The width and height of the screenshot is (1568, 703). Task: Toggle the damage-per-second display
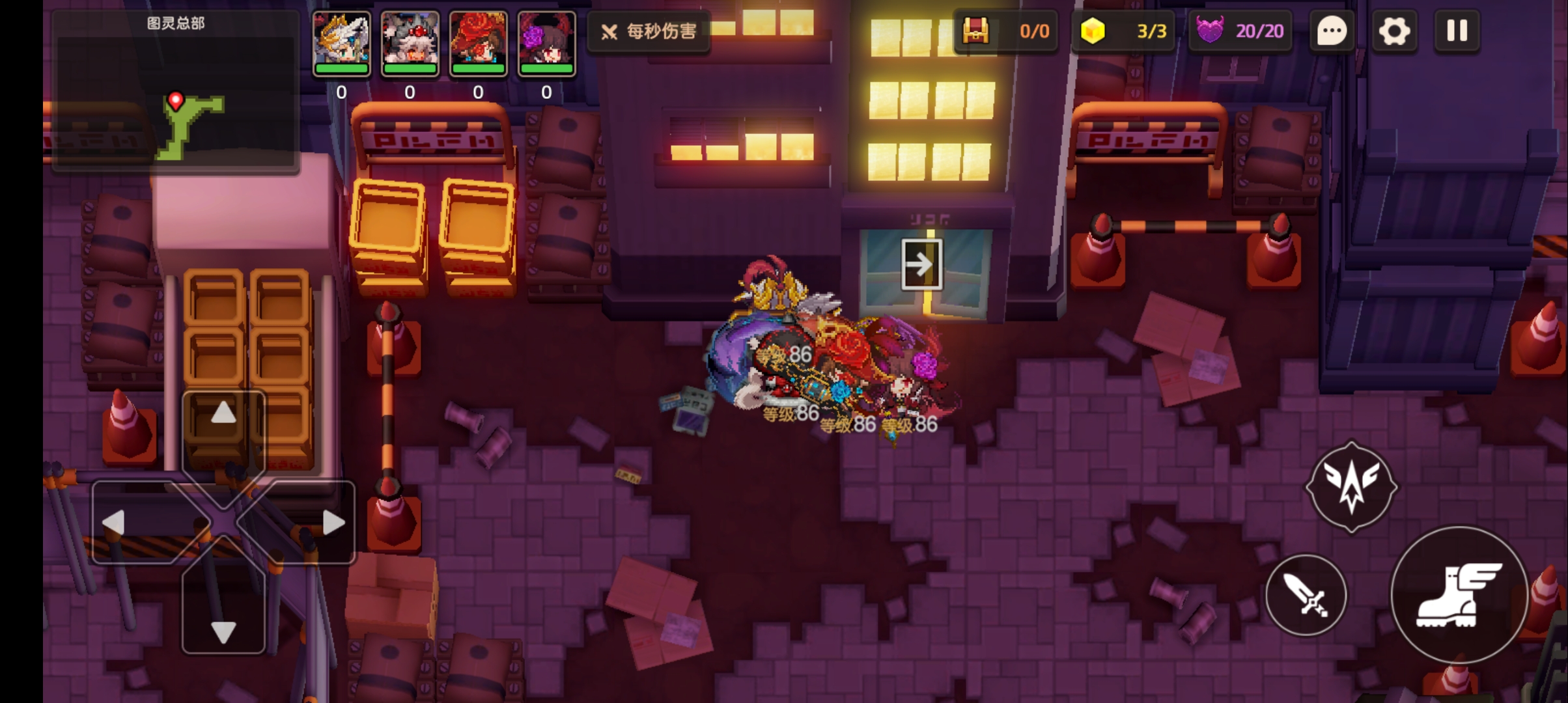point(649,31)
